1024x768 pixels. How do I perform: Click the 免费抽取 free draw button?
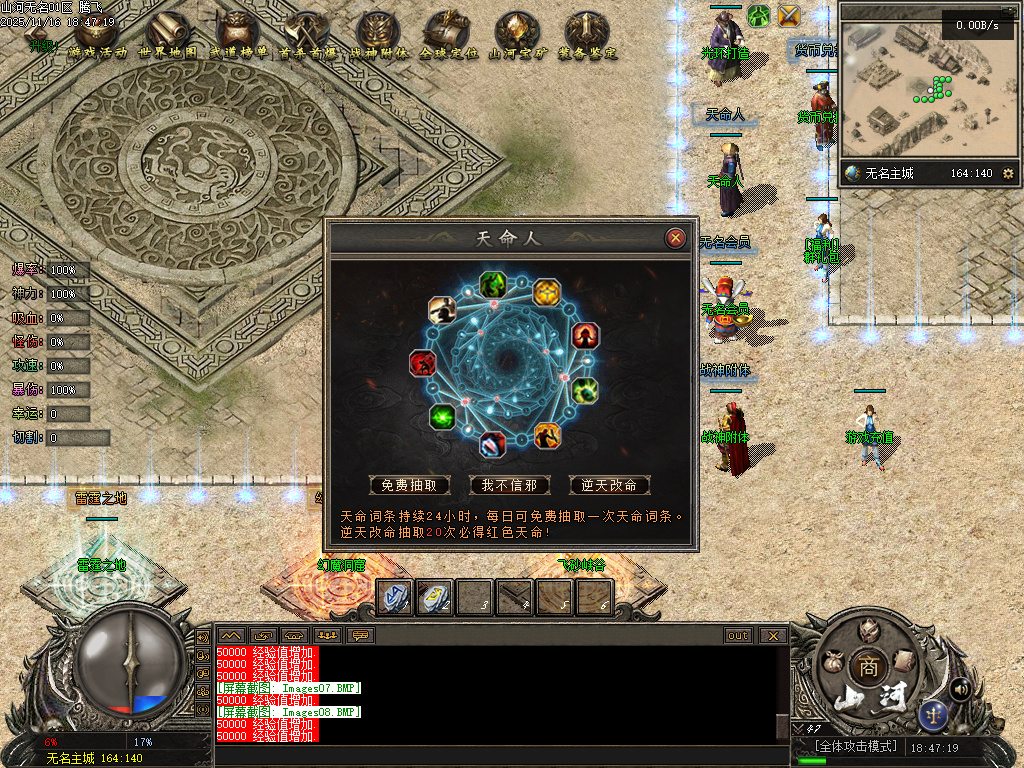pos(410,485)
